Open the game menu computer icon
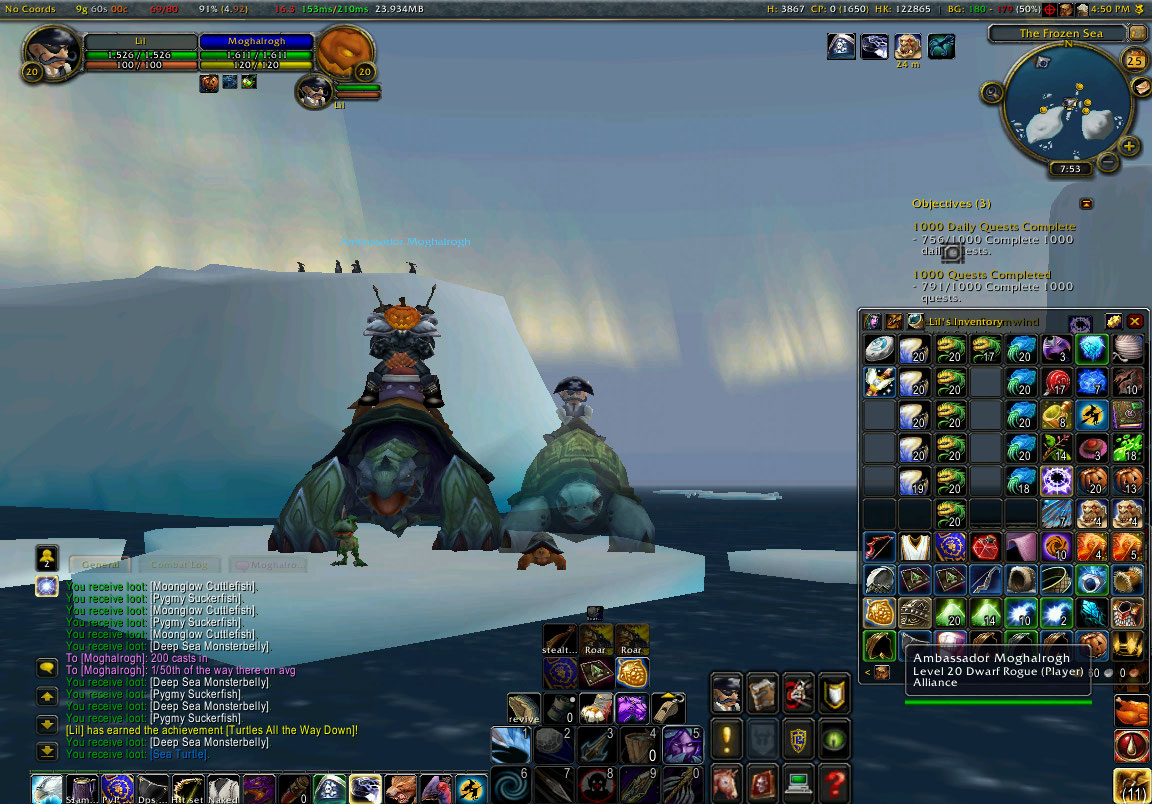This screenshot has width=1152, height=804. tap(798, 780)
